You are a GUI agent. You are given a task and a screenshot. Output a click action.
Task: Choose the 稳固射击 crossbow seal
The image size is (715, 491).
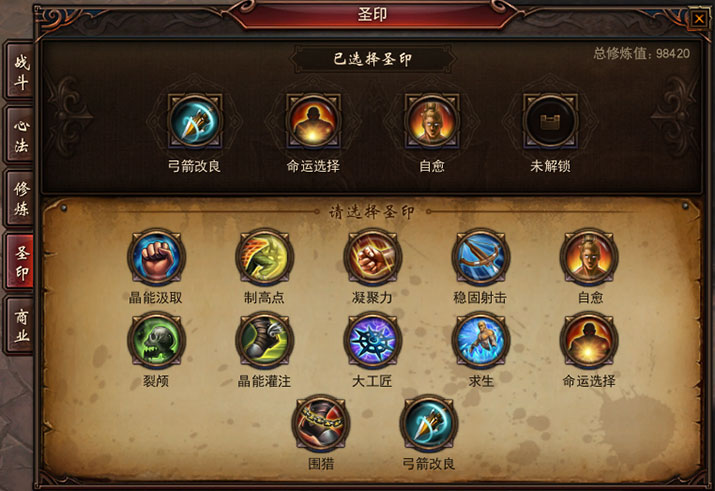click(480, 257)
